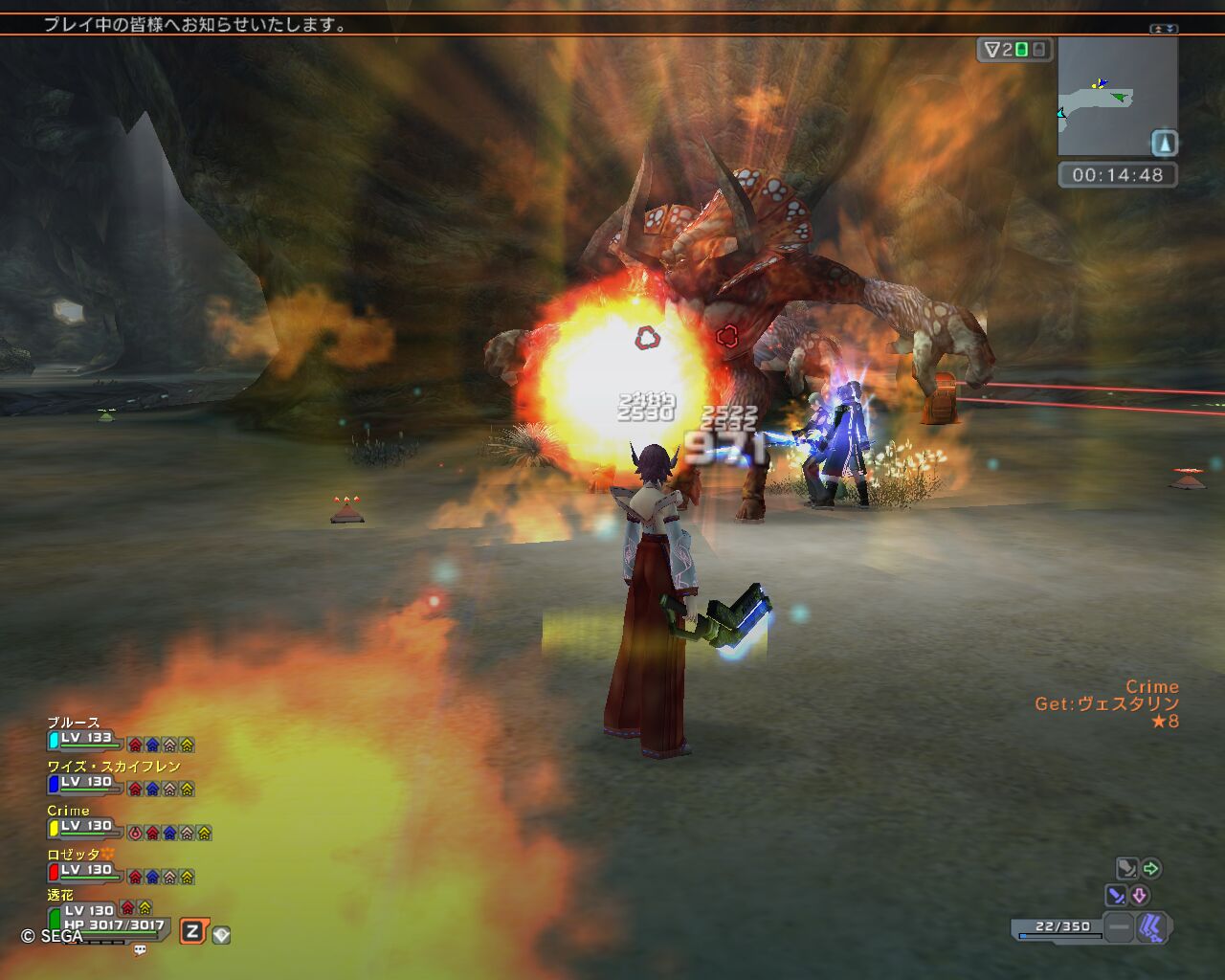Click the empty left-hand weapon slot
Viewport: 1225px width, 980px height.
(x=1118, y=926)
